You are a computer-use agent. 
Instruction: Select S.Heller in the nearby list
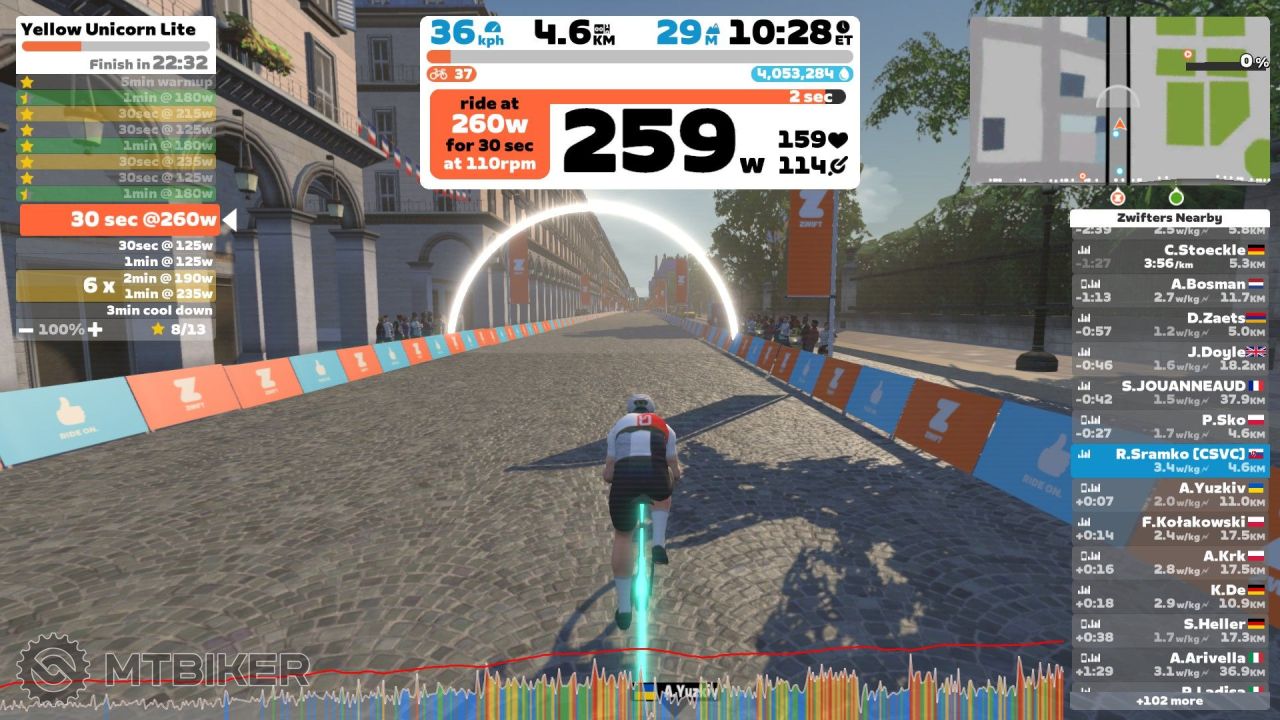tap(1169, 631)
